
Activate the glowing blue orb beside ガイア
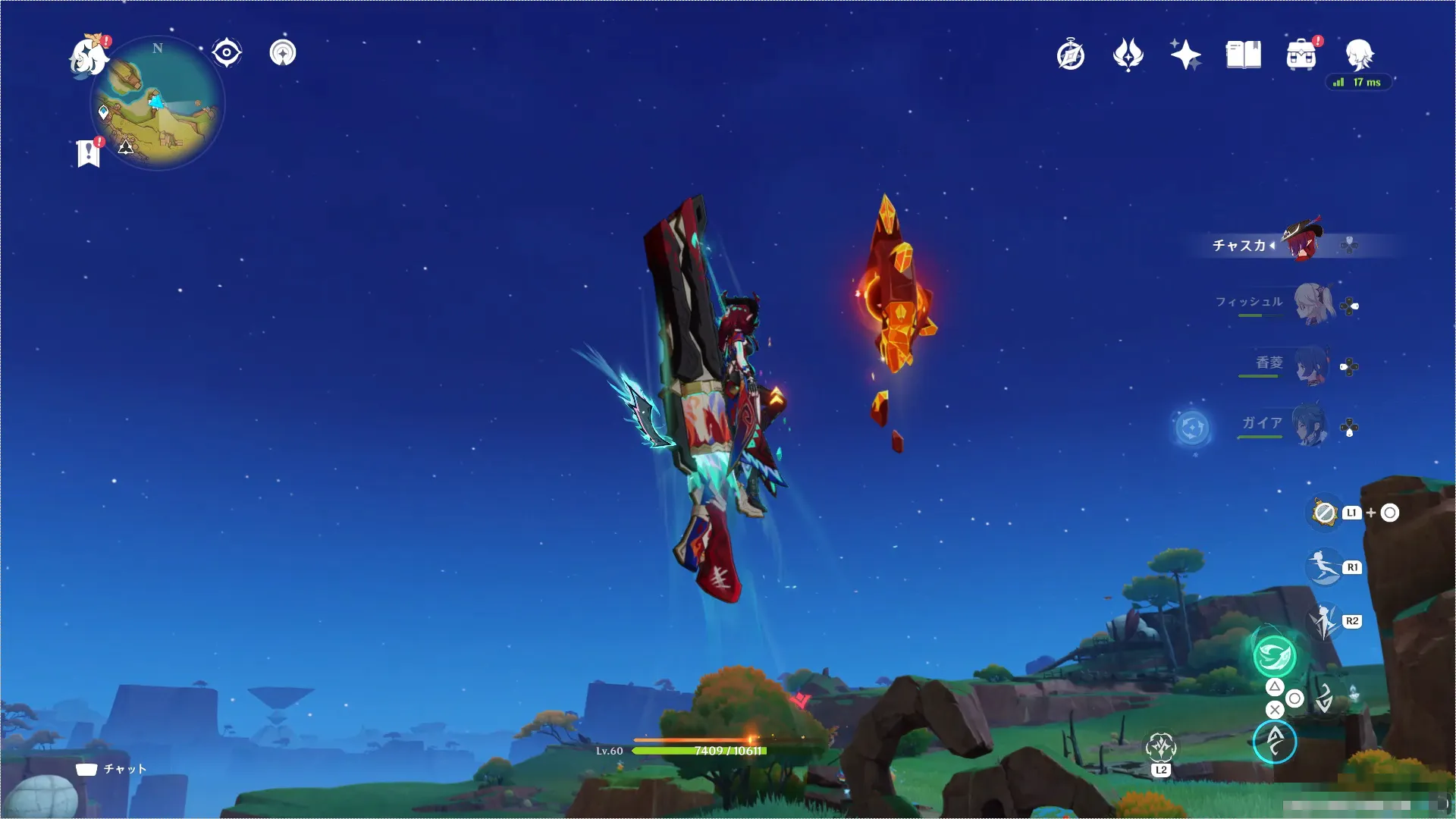click(x=1191, y=428)
